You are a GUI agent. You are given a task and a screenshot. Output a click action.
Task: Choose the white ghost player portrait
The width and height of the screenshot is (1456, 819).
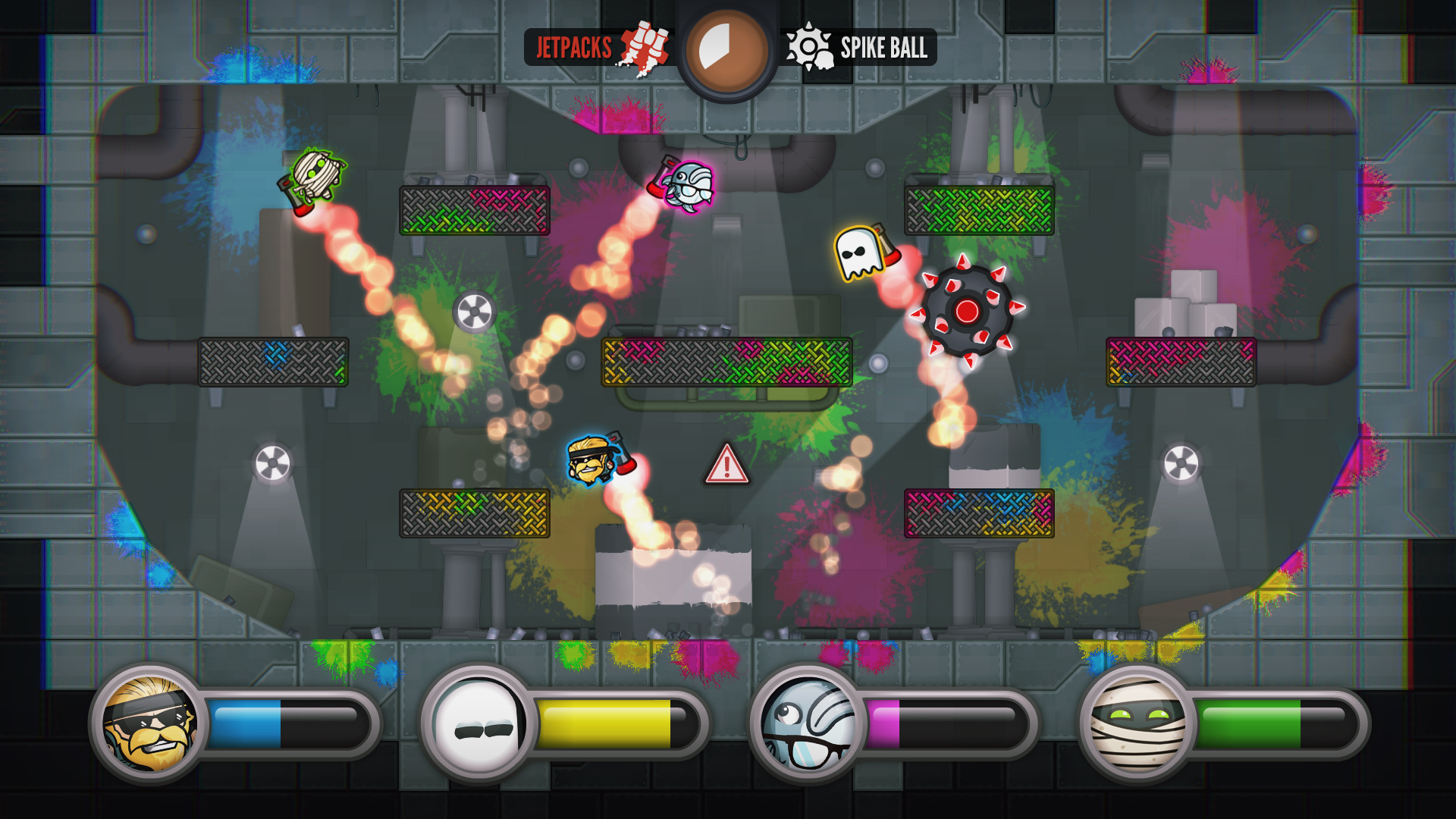pos(479,724)
